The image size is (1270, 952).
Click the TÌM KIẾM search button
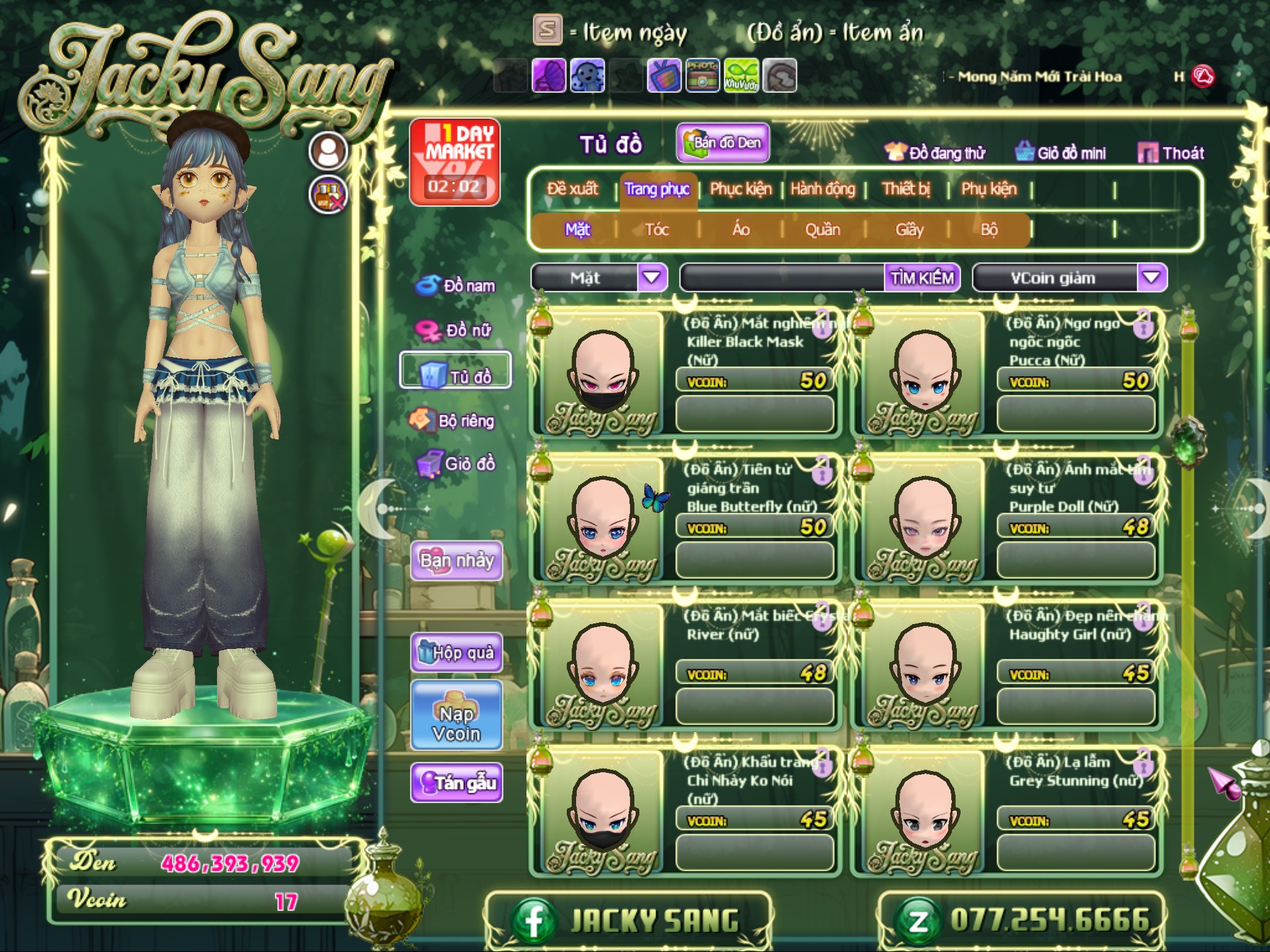pos(921,278)
